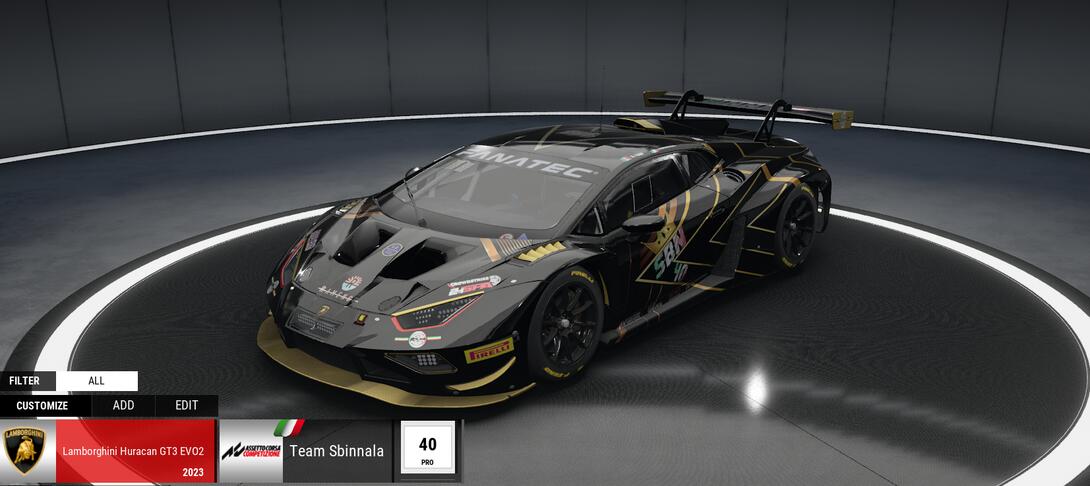Open the ALL filter selector
This screenshot has width=1090, height=486.
click(x=96, y=381)
